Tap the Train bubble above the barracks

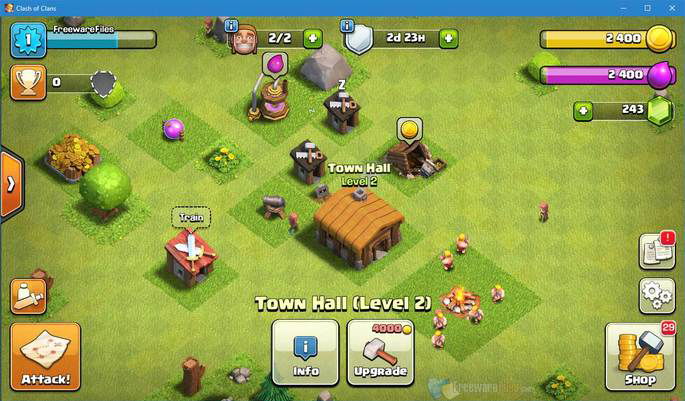click(191, 216)
